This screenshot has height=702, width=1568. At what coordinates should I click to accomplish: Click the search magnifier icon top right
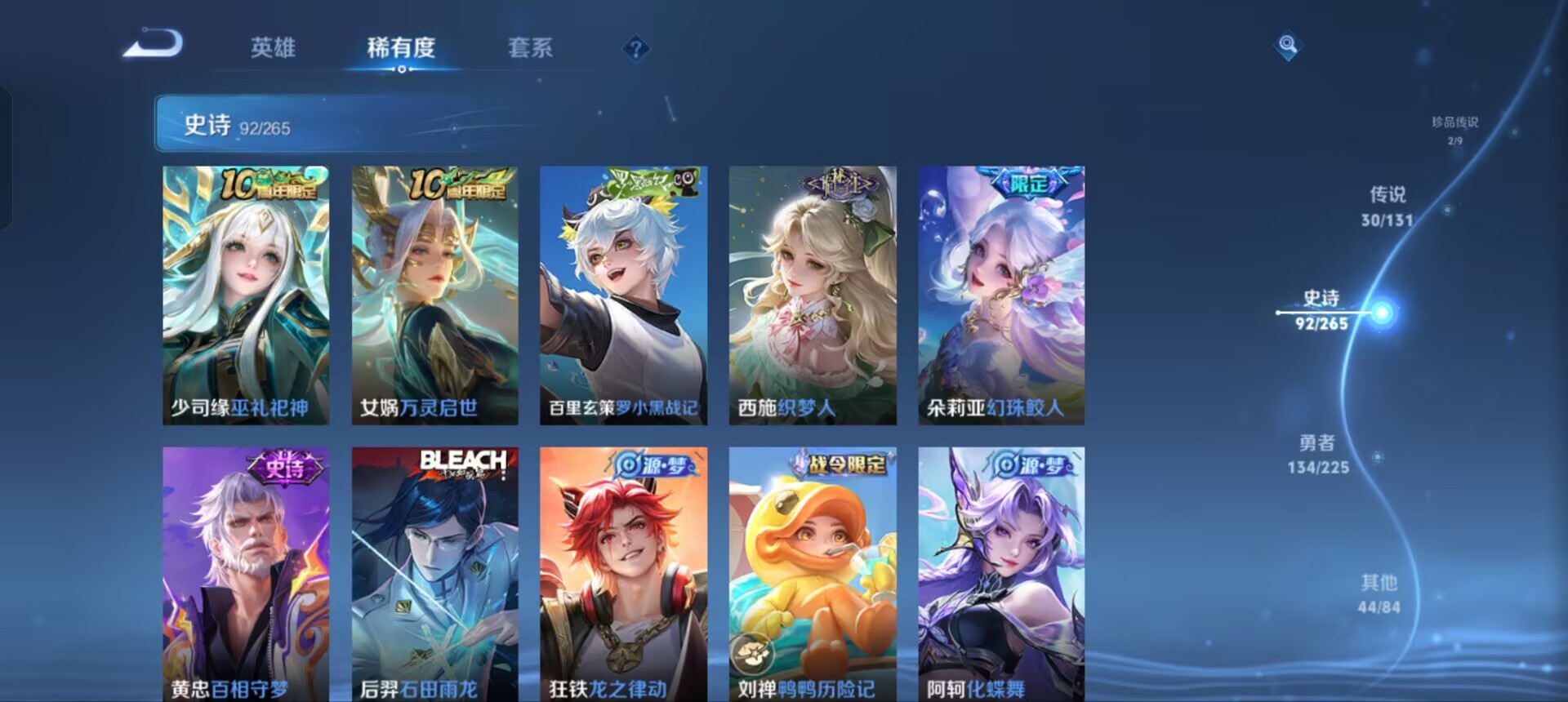coord(1288,47)
